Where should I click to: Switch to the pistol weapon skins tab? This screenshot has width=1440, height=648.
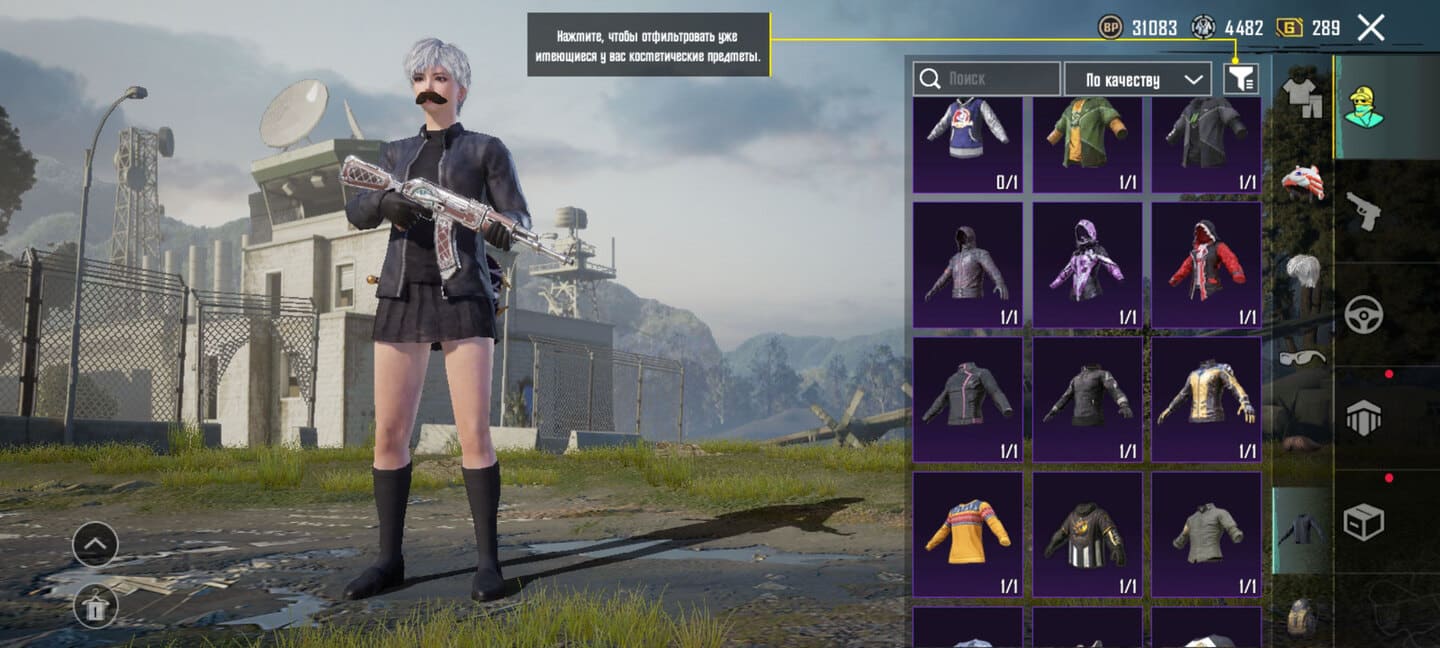pos(1364,210)
